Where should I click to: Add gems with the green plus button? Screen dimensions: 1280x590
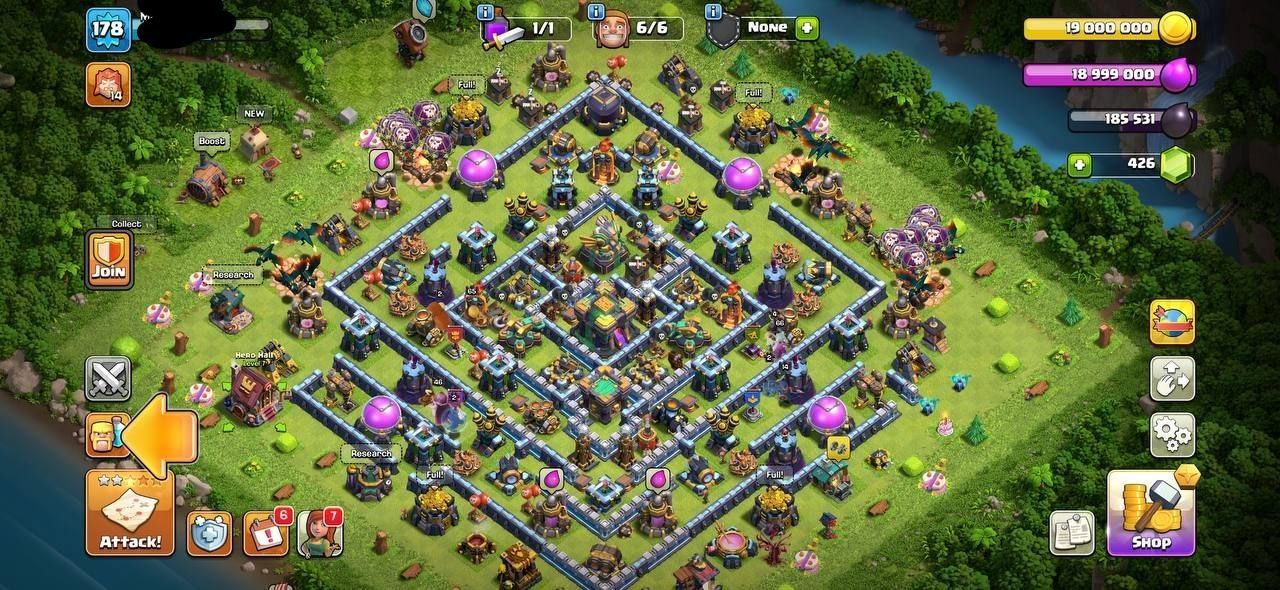(x=1079, y=165)
